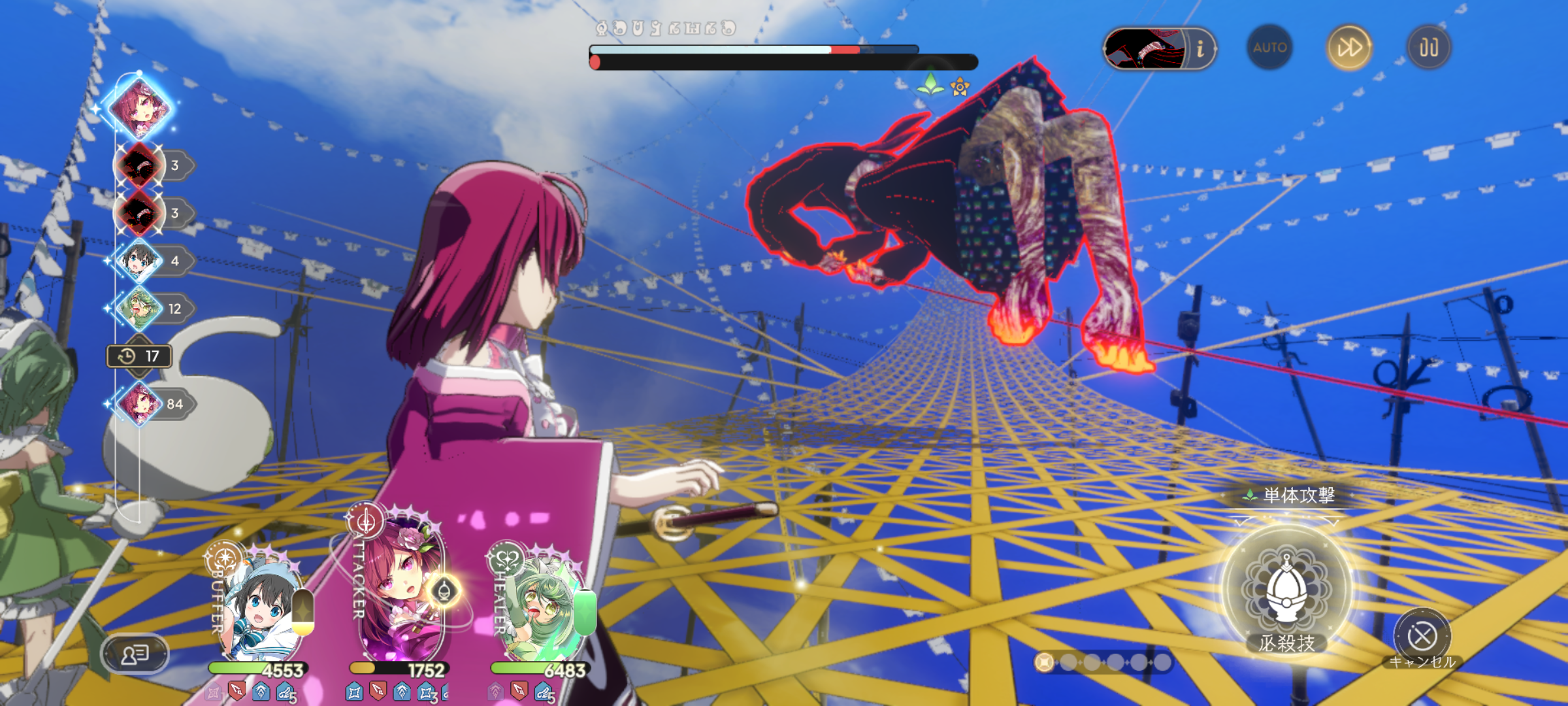This screenshot has height=706, width=1568.
Task: Select the black-haired girl turn order icon
Action: tap(140, 260)
